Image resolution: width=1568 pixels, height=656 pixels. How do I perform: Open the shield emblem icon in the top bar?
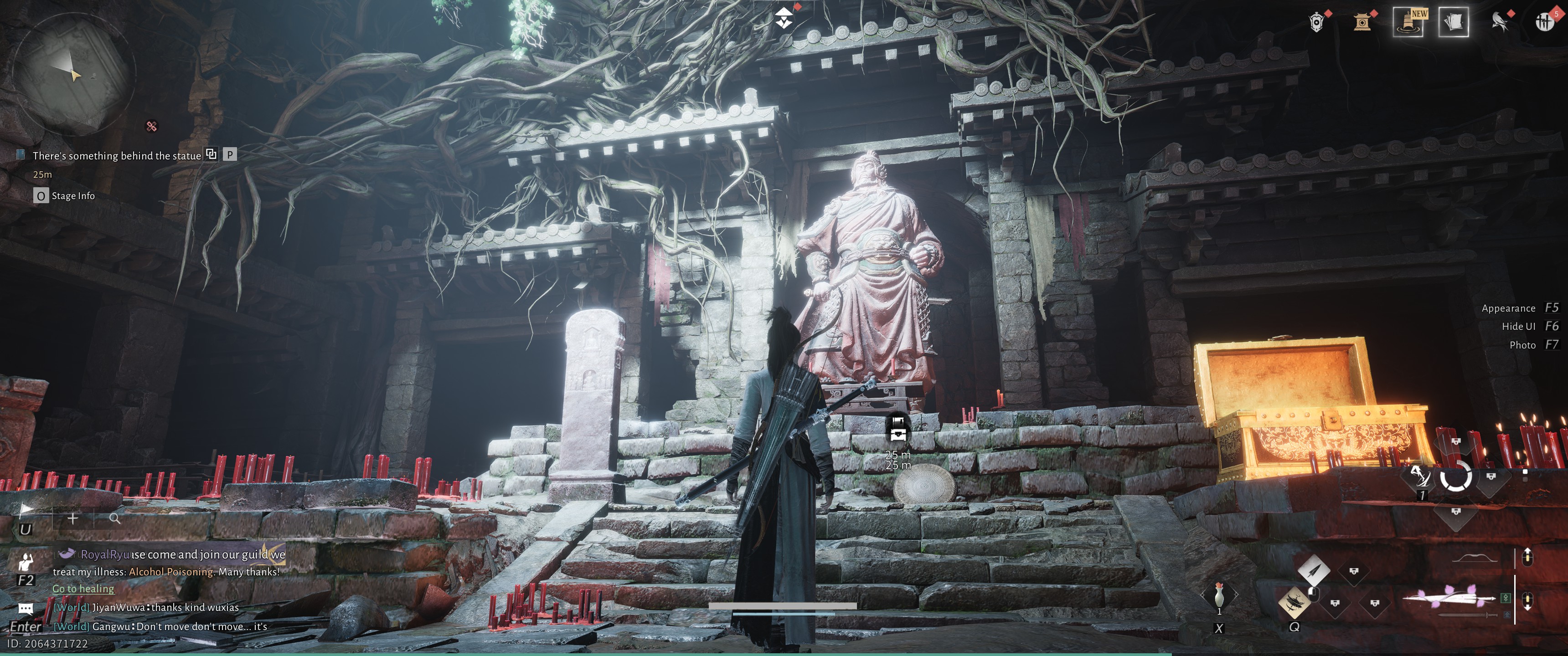click(x=1316, y=22)
